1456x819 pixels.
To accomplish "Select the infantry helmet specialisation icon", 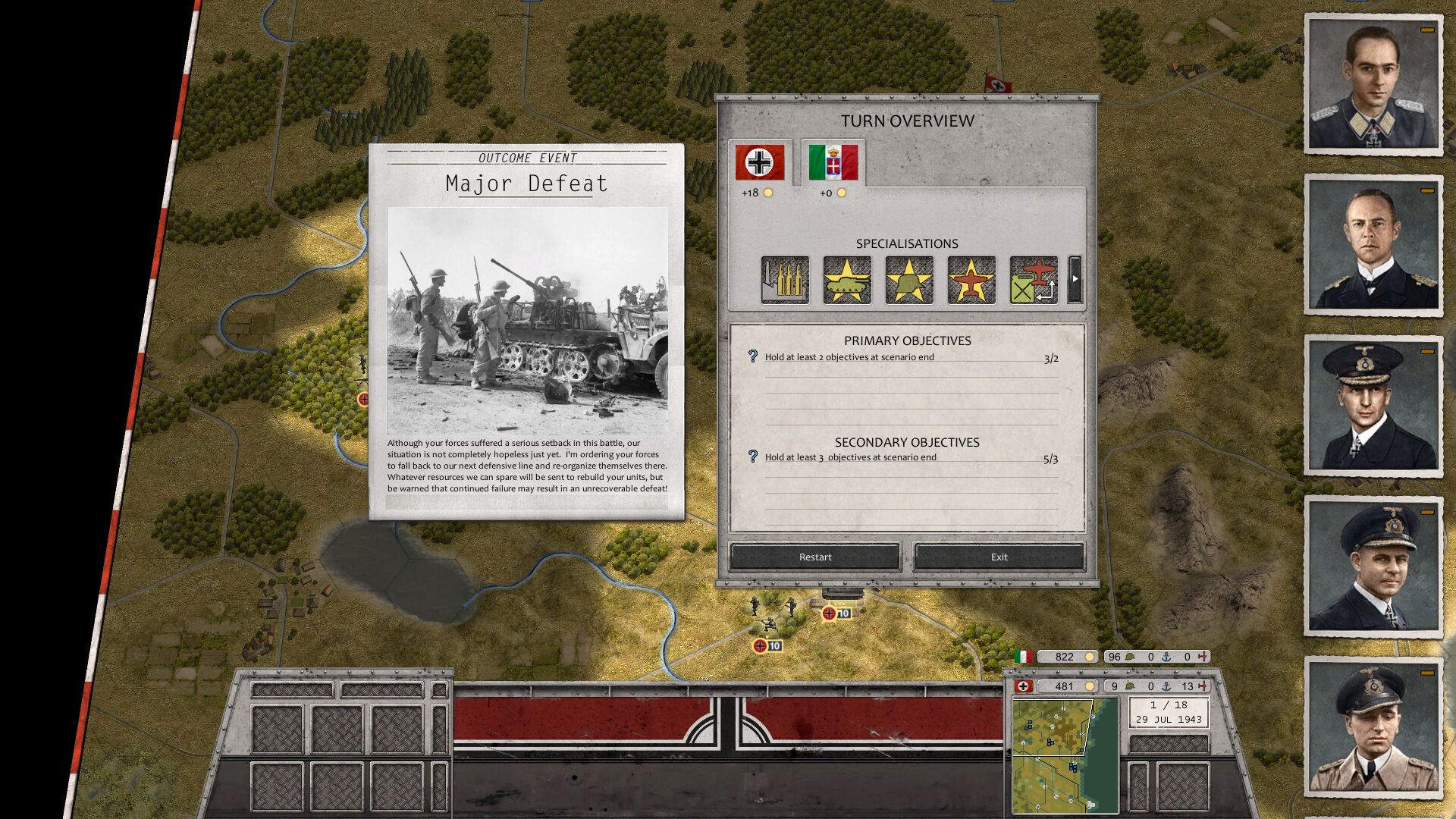I will pyautogui.click(x=908, y=279).
